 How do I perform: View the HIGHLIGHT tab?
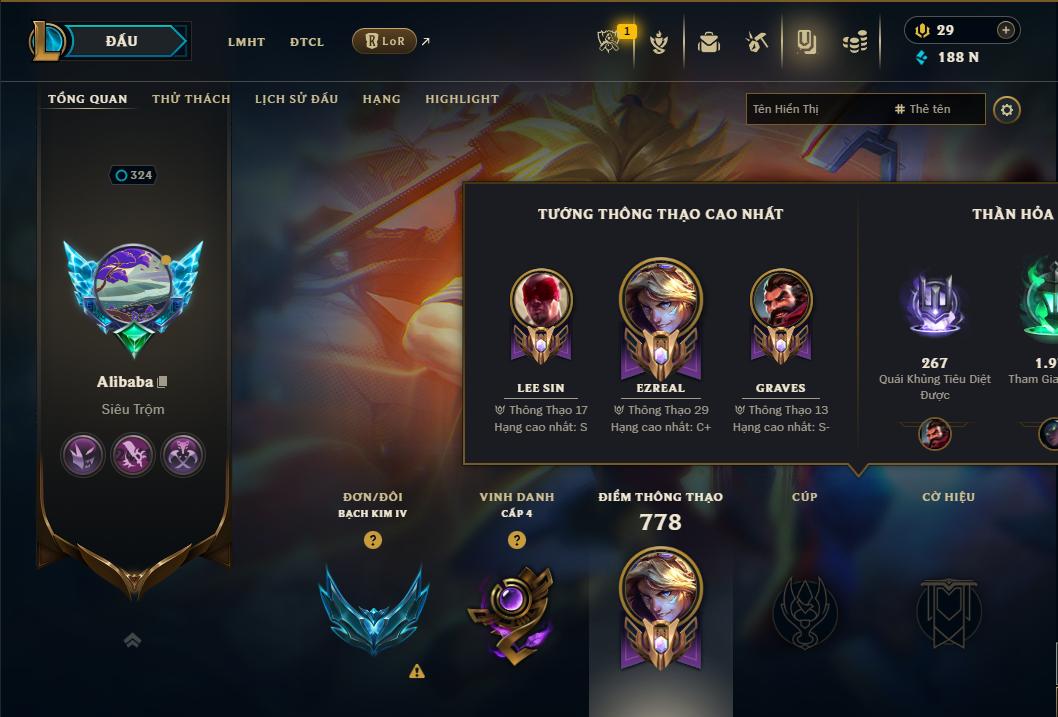click(461, 99)
